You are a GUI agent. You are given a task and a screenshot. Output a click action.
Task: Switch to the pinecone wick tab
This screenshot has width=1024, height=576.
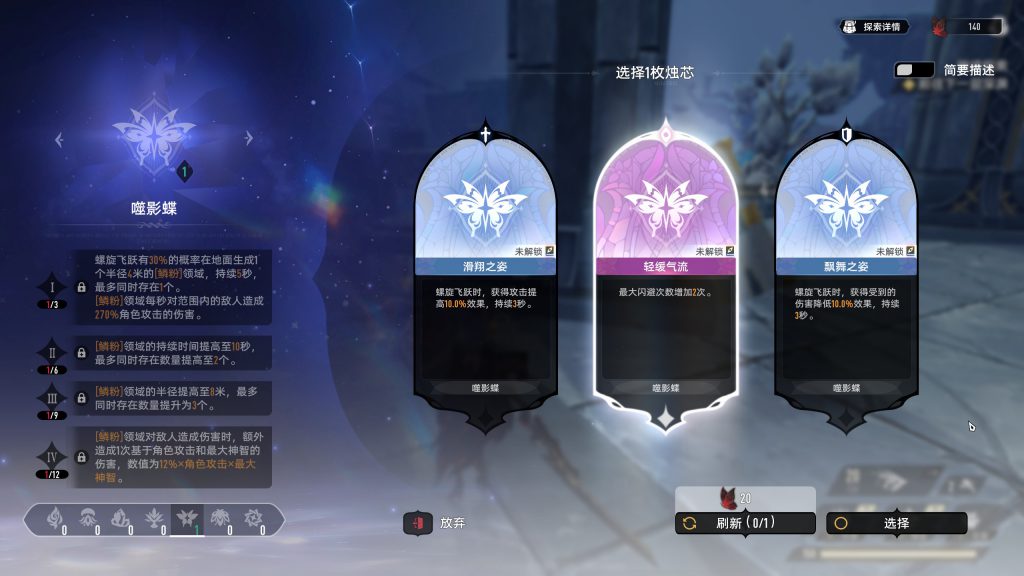(220, 519)
